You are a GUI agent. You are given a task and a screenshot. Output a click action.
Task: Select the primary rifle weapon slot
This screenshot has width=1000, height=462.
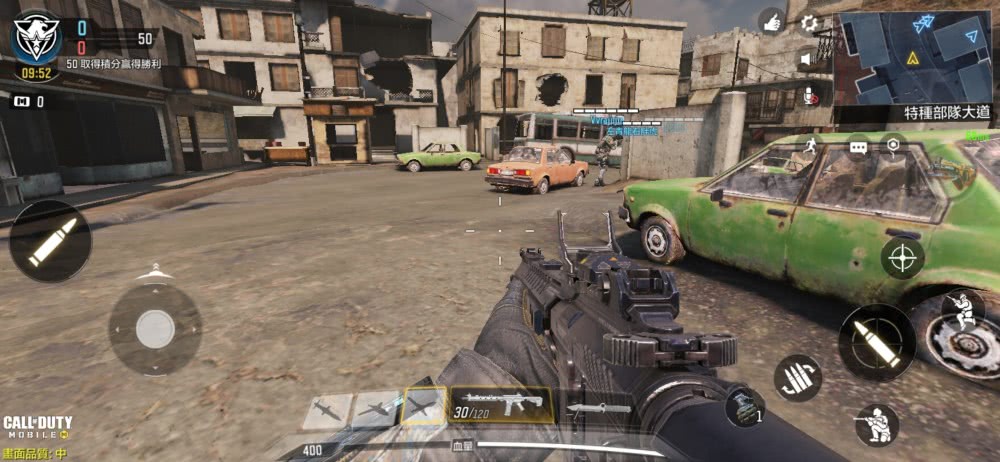501,405
